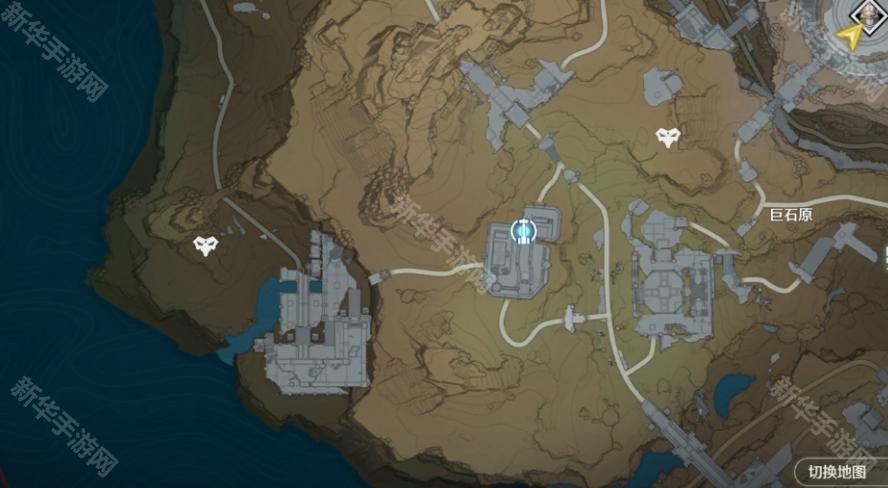Select the skull marker near the western coast

(206, 245)
